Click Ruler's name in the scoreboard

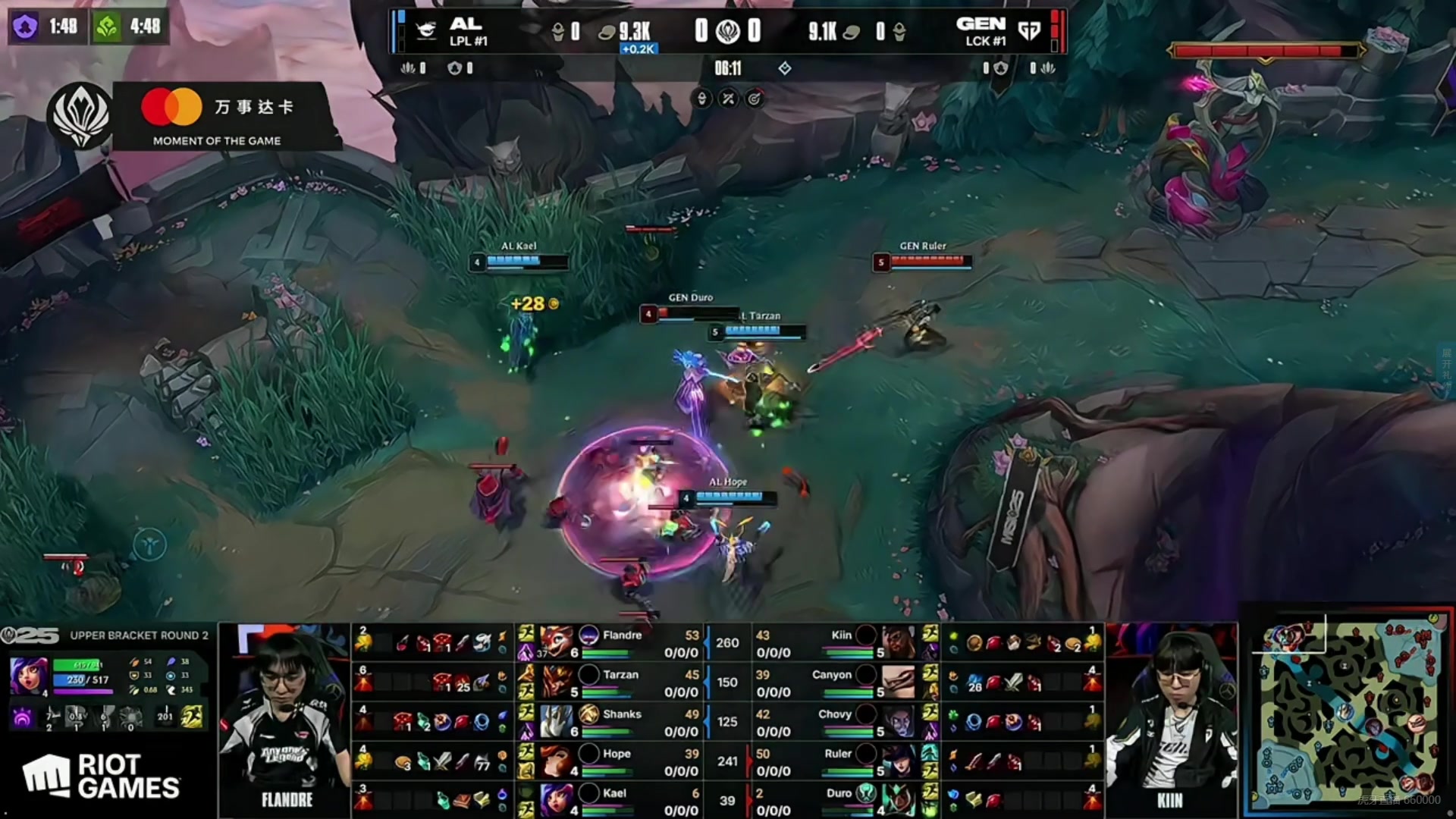[837, 754]
